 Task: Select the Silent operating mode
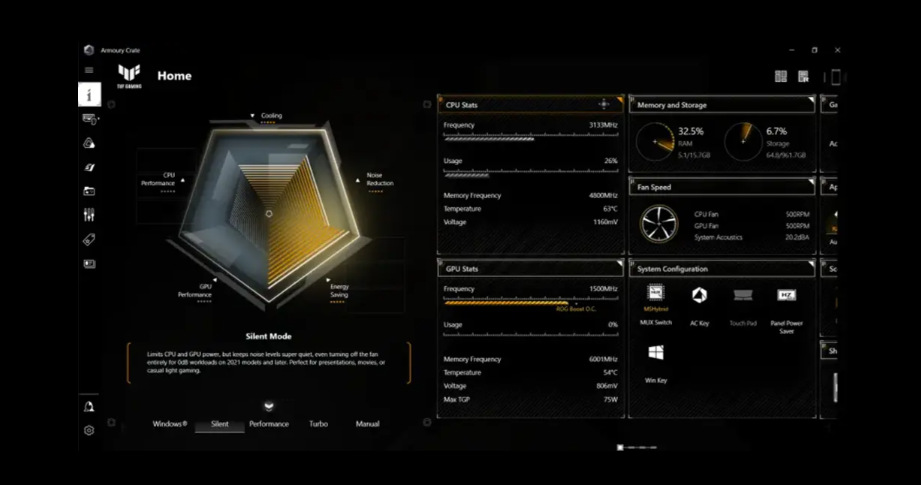tap(219, 424)
